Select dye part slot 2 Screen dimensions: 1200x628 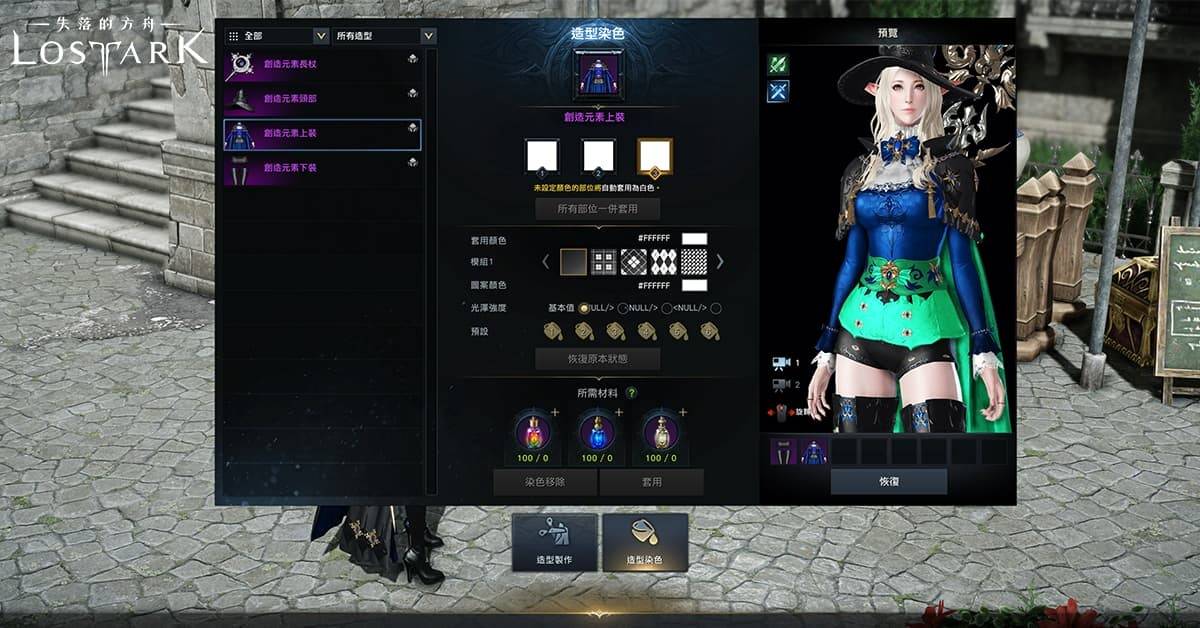598,155
